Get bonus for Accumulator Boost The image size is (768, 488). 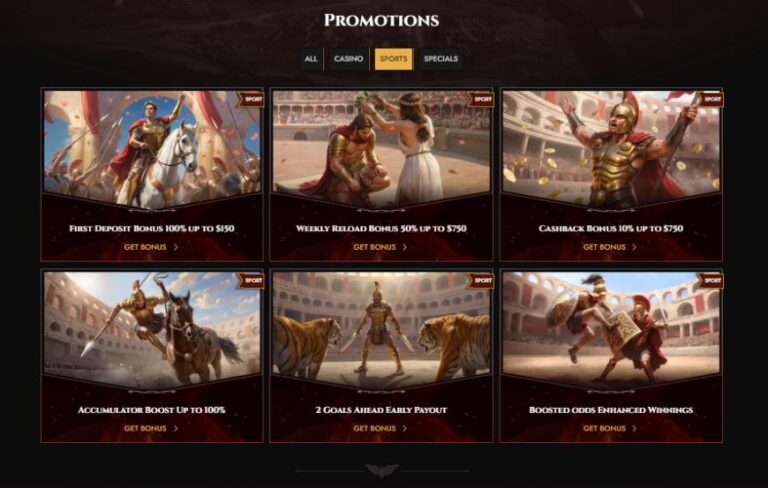[x=151, y=428]
